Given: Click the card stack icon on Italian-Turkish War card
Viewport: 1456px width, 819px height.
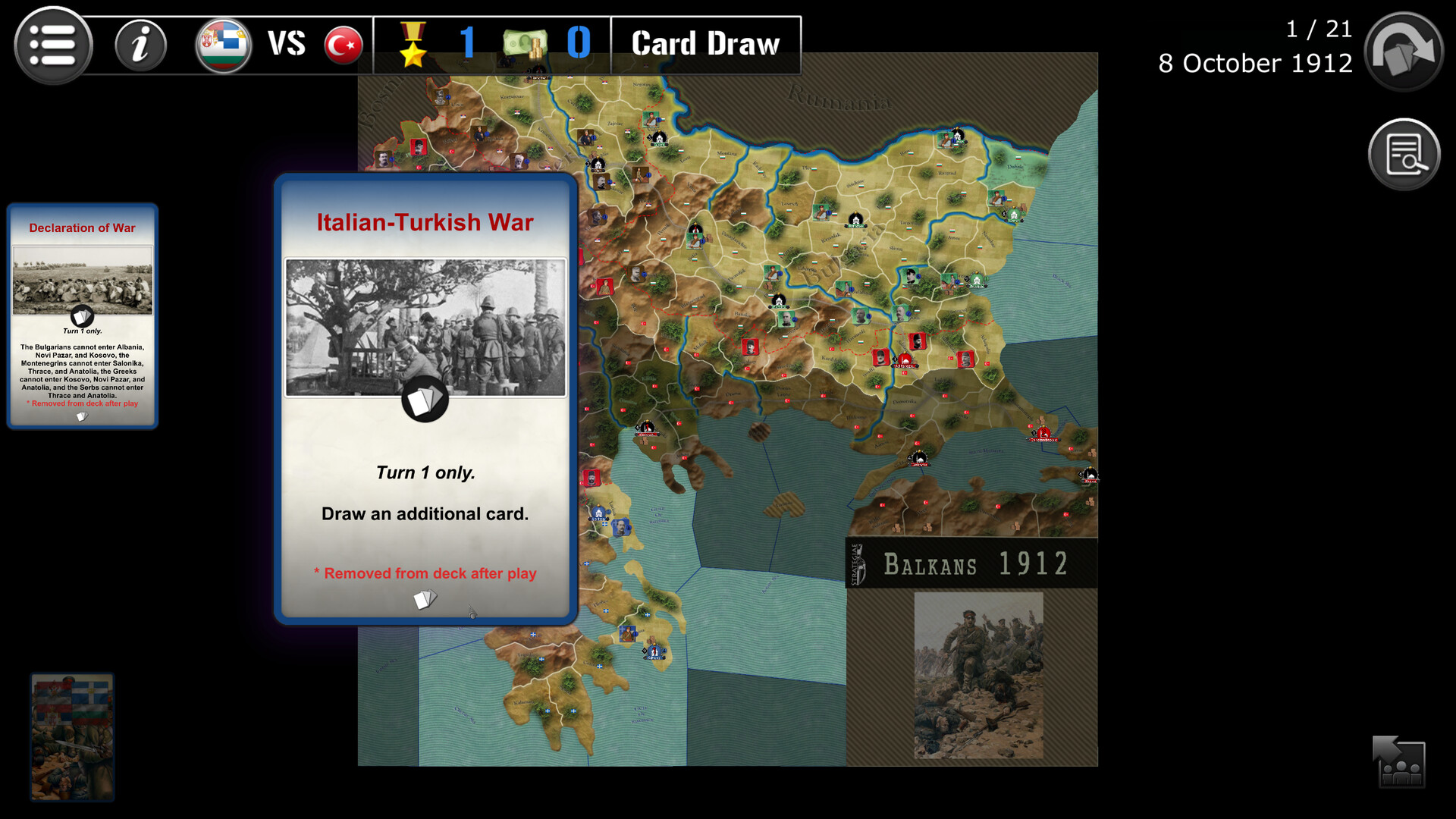Looking at the screenshot, I should (x=424, y=400).
